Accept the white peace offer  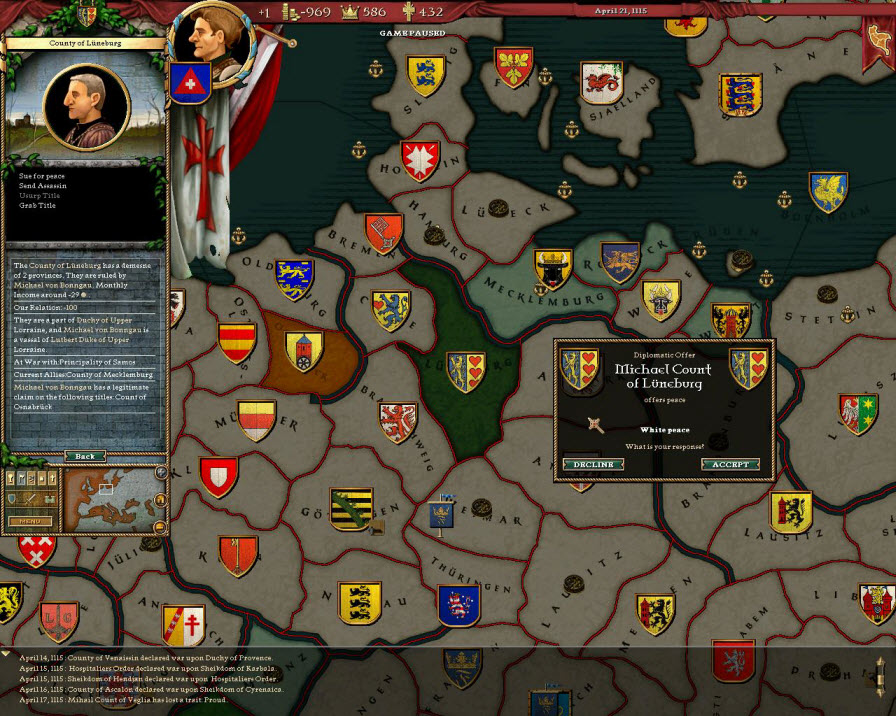(x=730, y=465)
